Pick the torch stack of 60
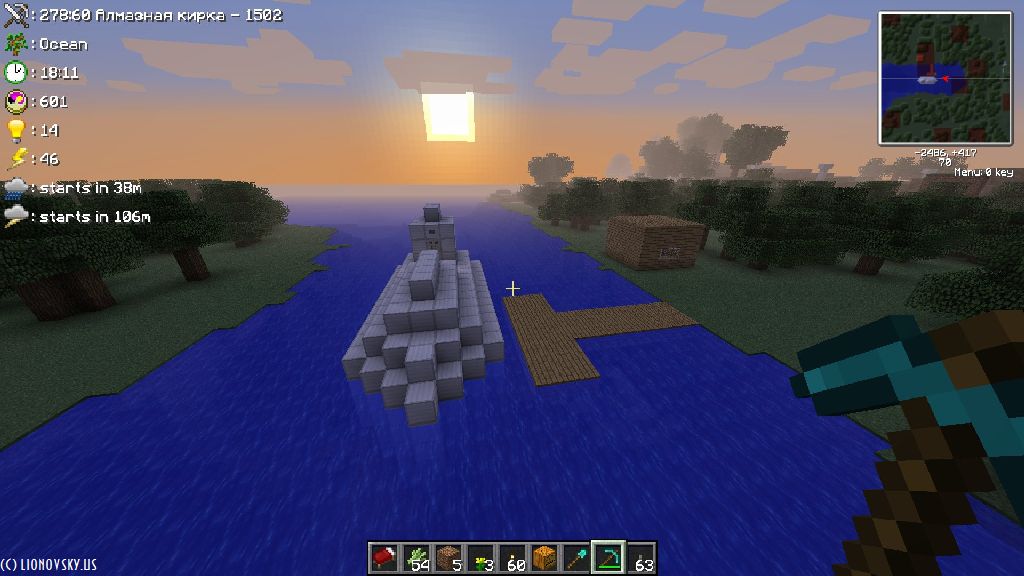 512,558
